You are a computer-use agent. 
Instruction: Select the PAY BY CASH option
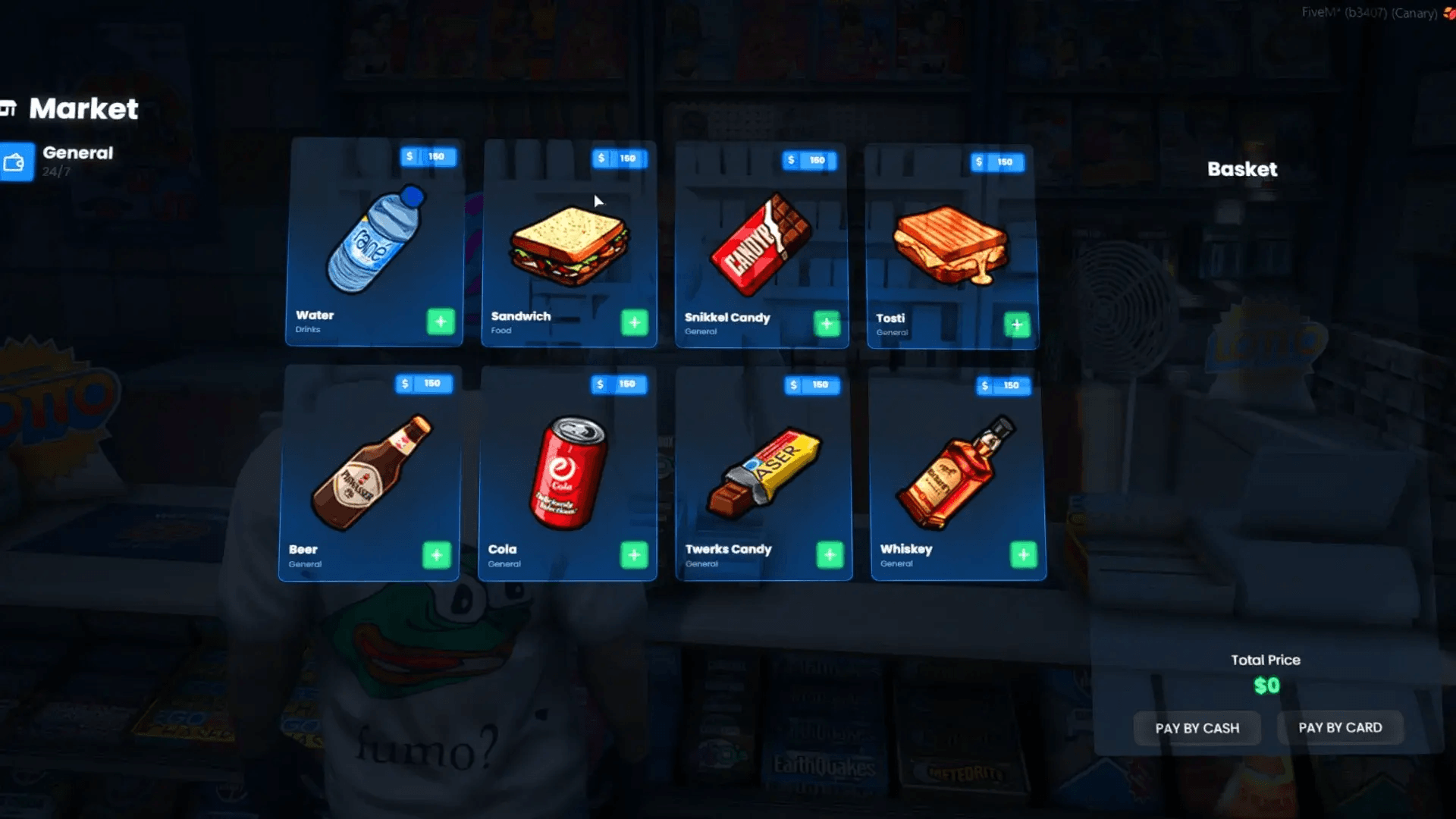1197,727
